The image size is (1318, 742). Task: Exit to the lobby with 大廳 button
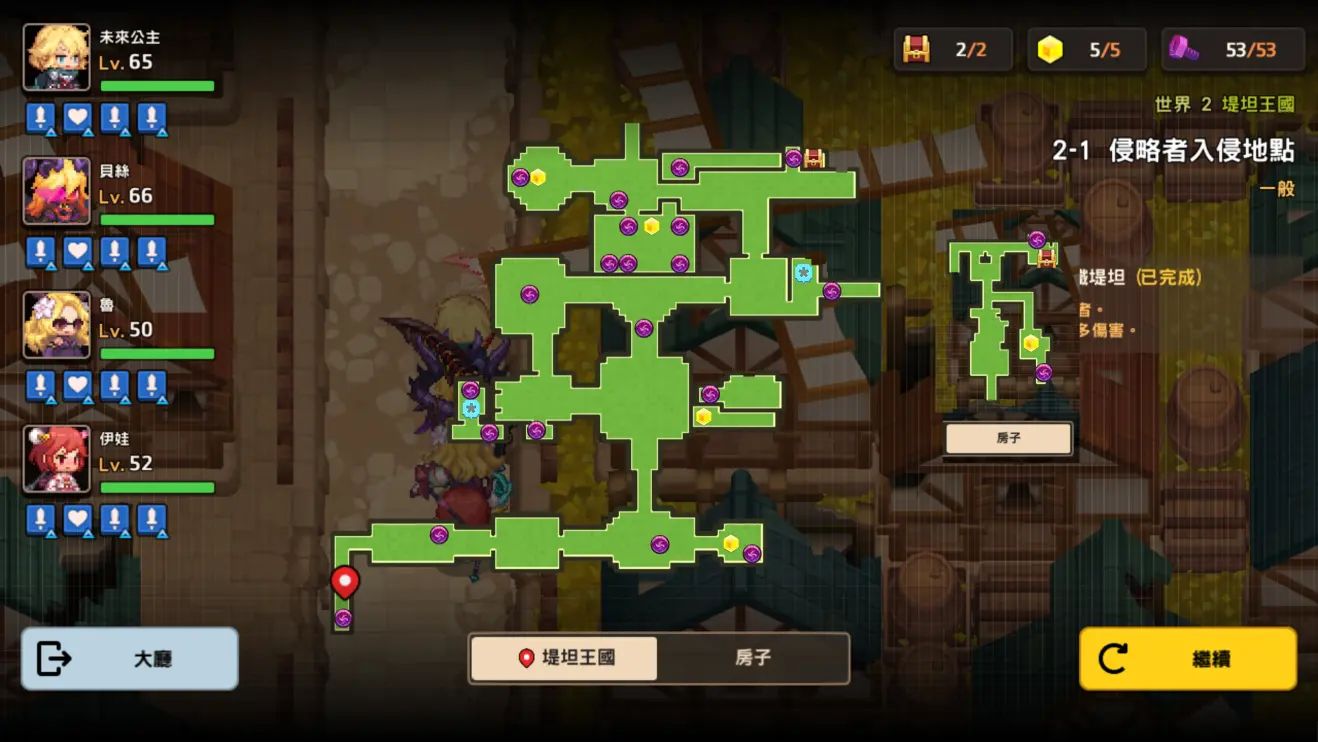tap(130, 659)
